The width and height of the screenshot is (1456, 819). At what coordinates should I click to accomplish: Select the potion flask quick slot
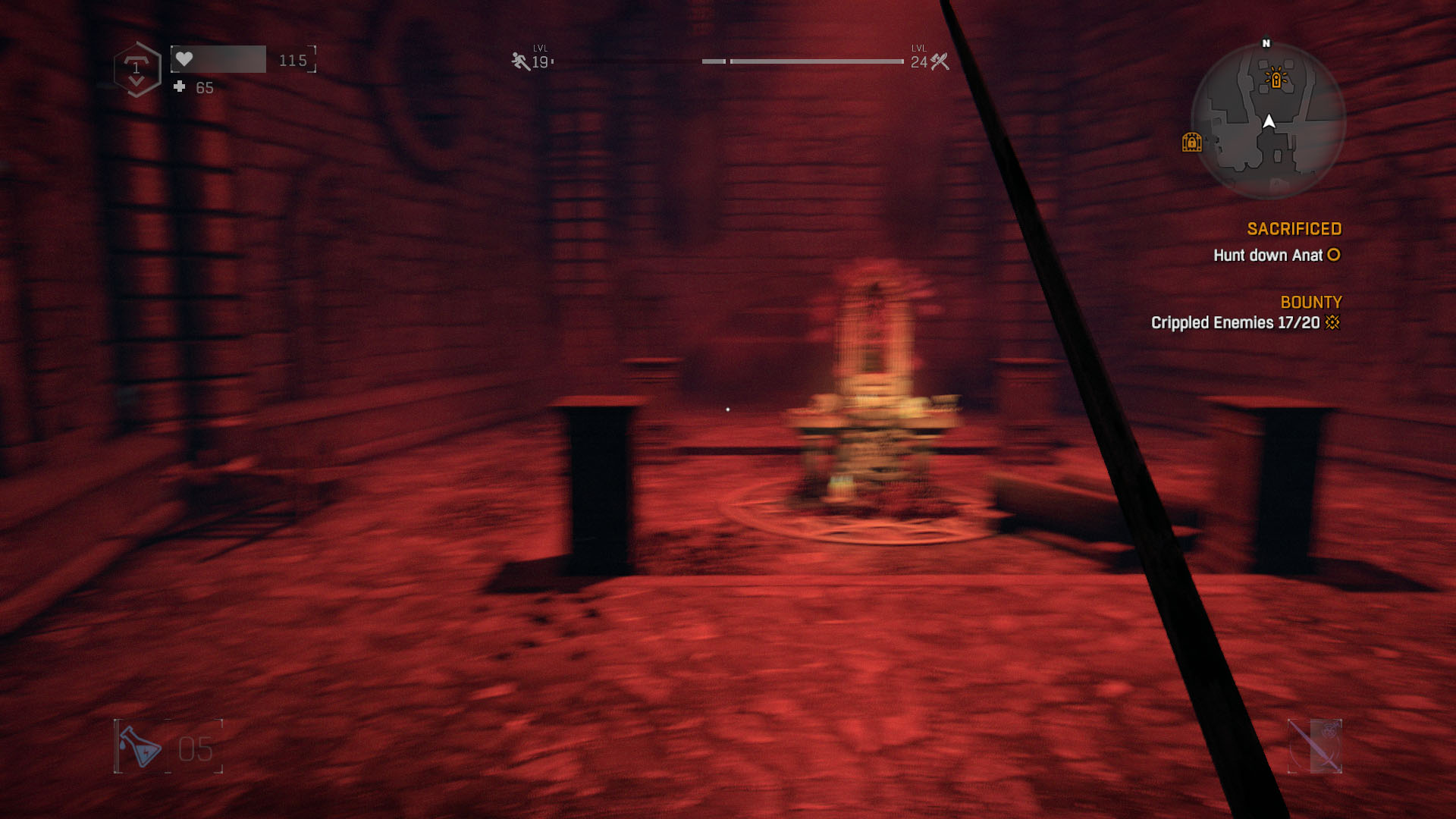pos(142,747)
